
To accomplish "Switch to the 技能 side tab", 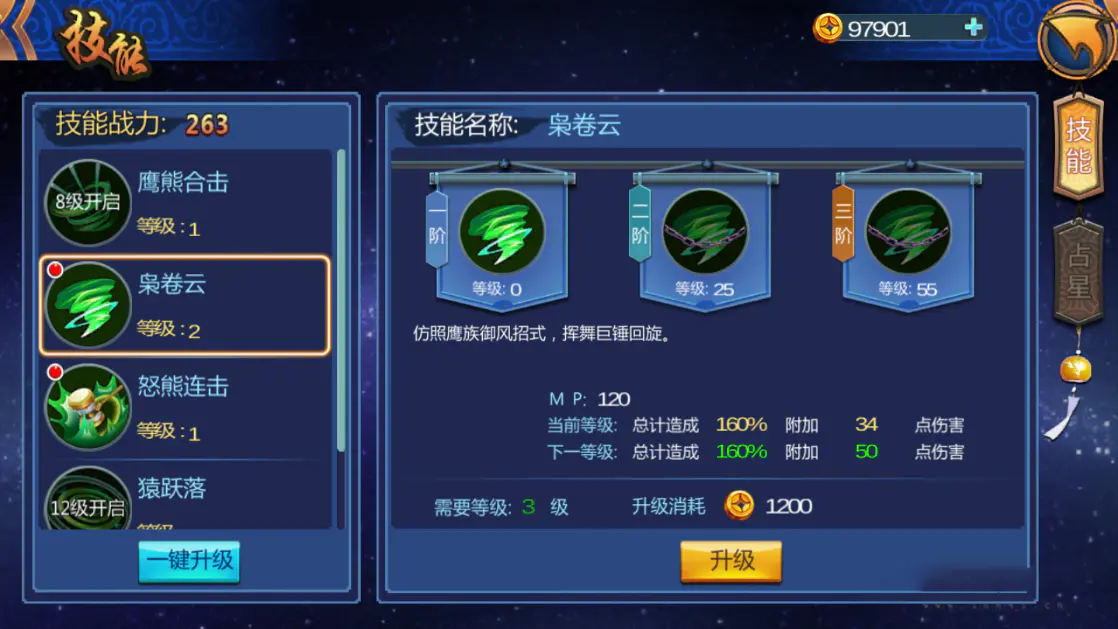I will click(x=1078, y=146).
